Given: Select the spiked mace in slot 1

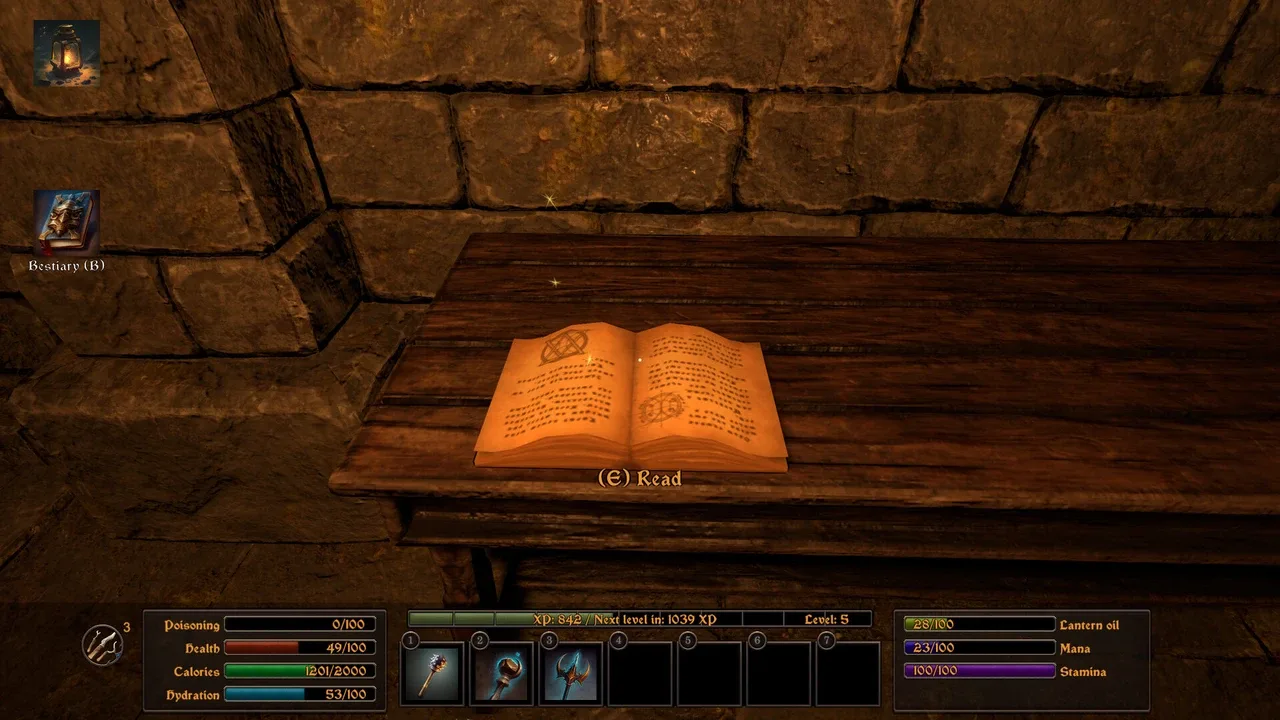Looking at the screenshot, I should tap(432, 673).
